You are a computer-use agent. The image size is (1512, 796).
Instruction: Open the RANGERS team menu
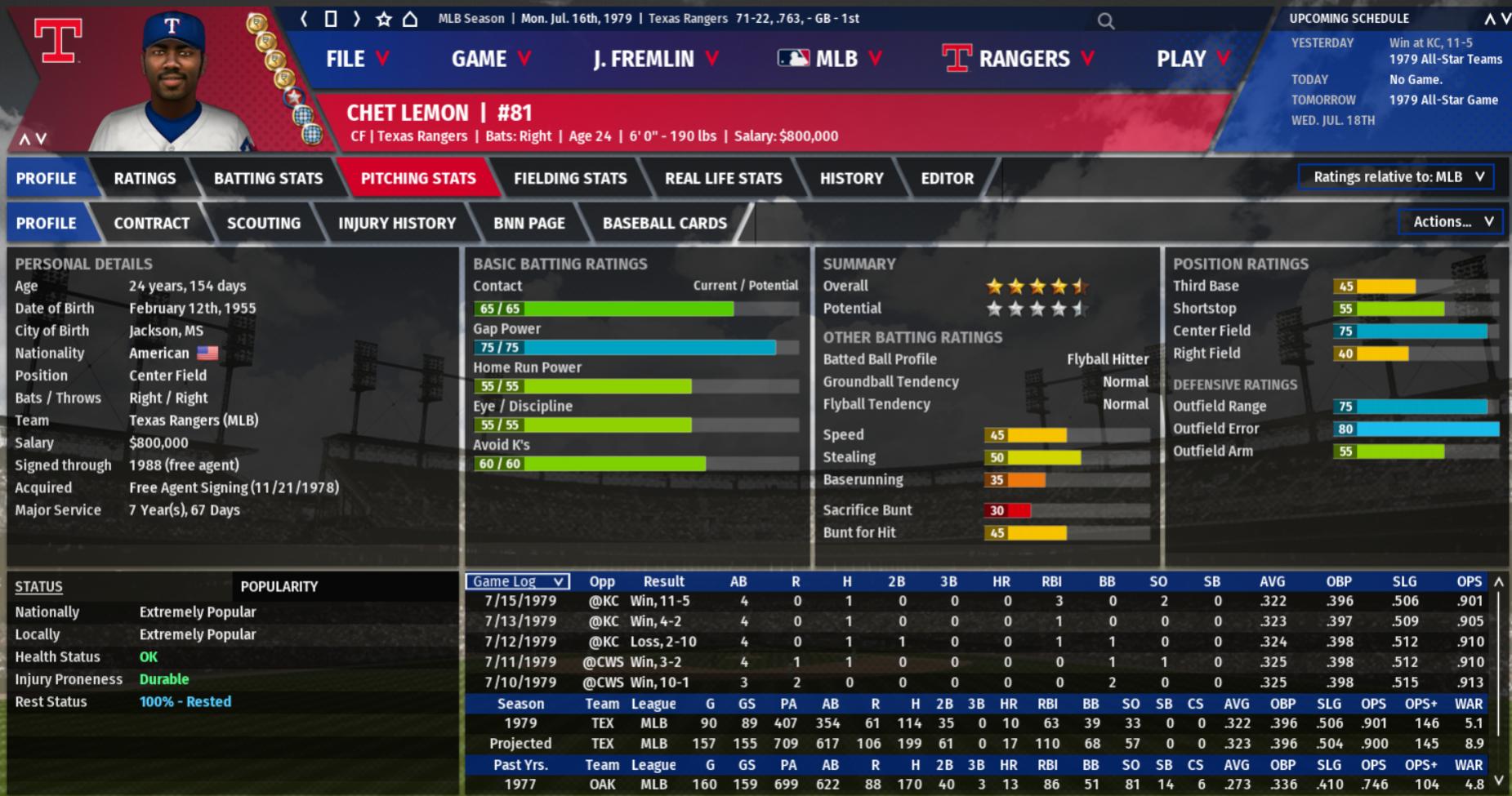[1018, 59]
